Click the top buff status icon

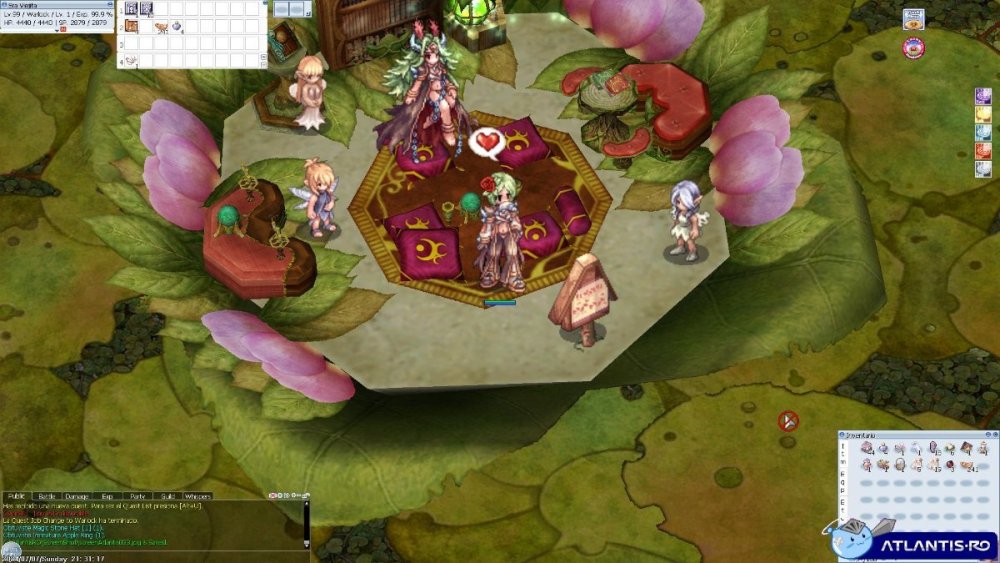983,96
